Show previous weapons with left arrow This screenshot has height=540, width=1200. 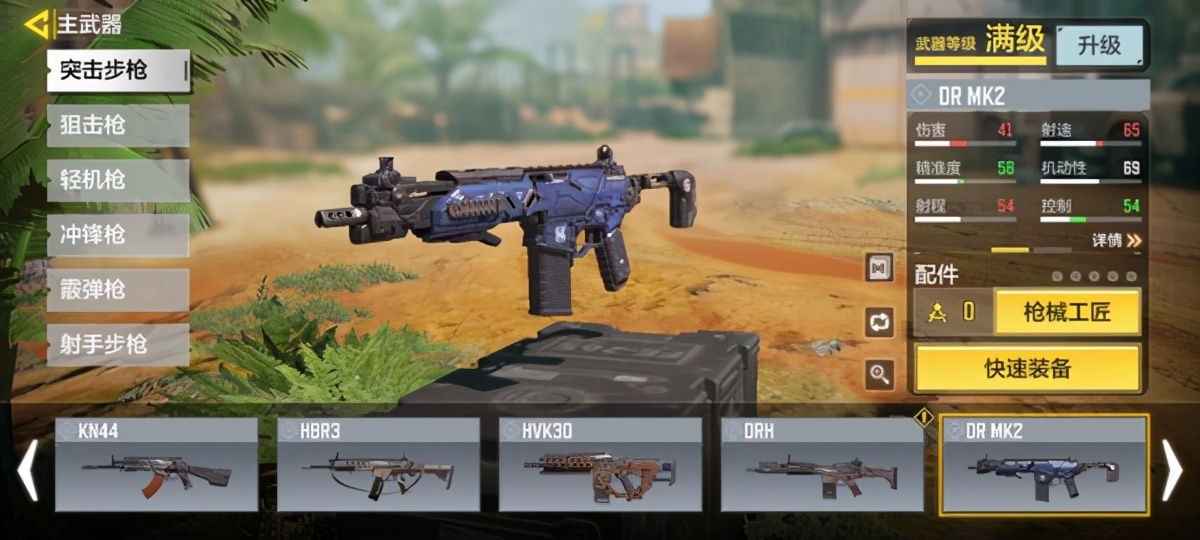[x=28, y=471]
